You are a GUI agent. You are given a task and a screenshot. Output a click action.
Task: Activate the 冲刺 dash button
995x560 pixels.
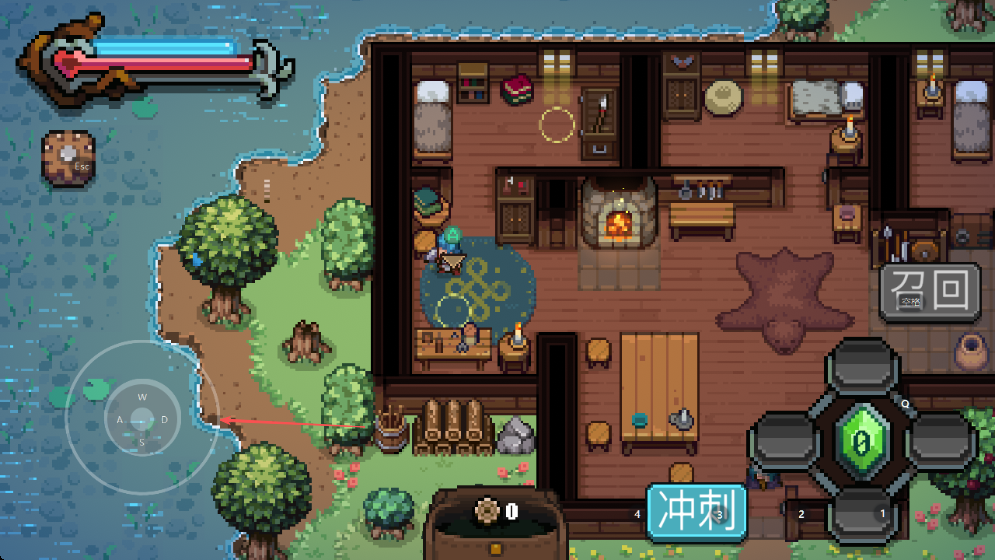696,511
